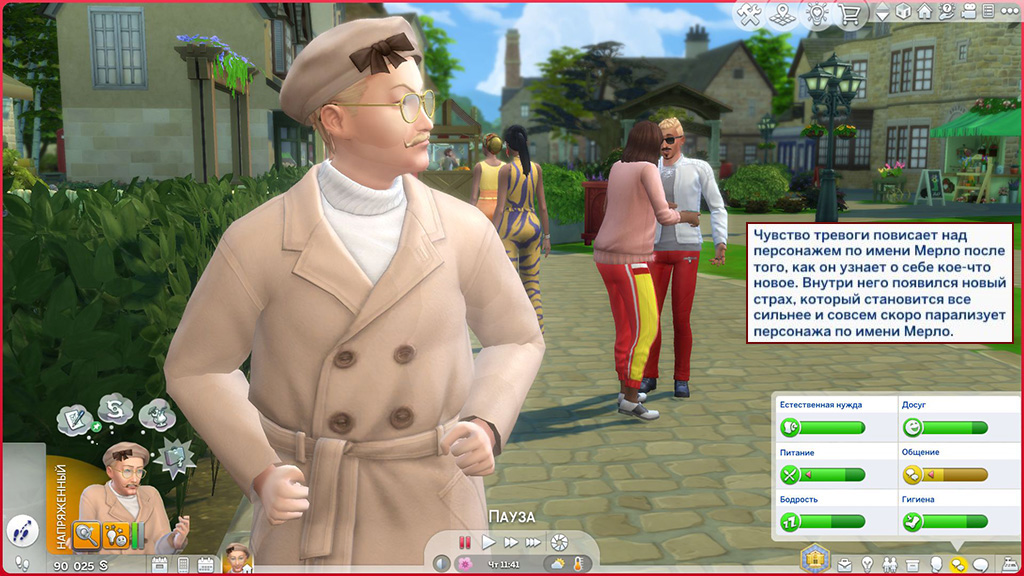The height and width of the screenshot is (576, 1024).
Task: Open the light bulb skills panel tab
Action: (x=868, y=564)
